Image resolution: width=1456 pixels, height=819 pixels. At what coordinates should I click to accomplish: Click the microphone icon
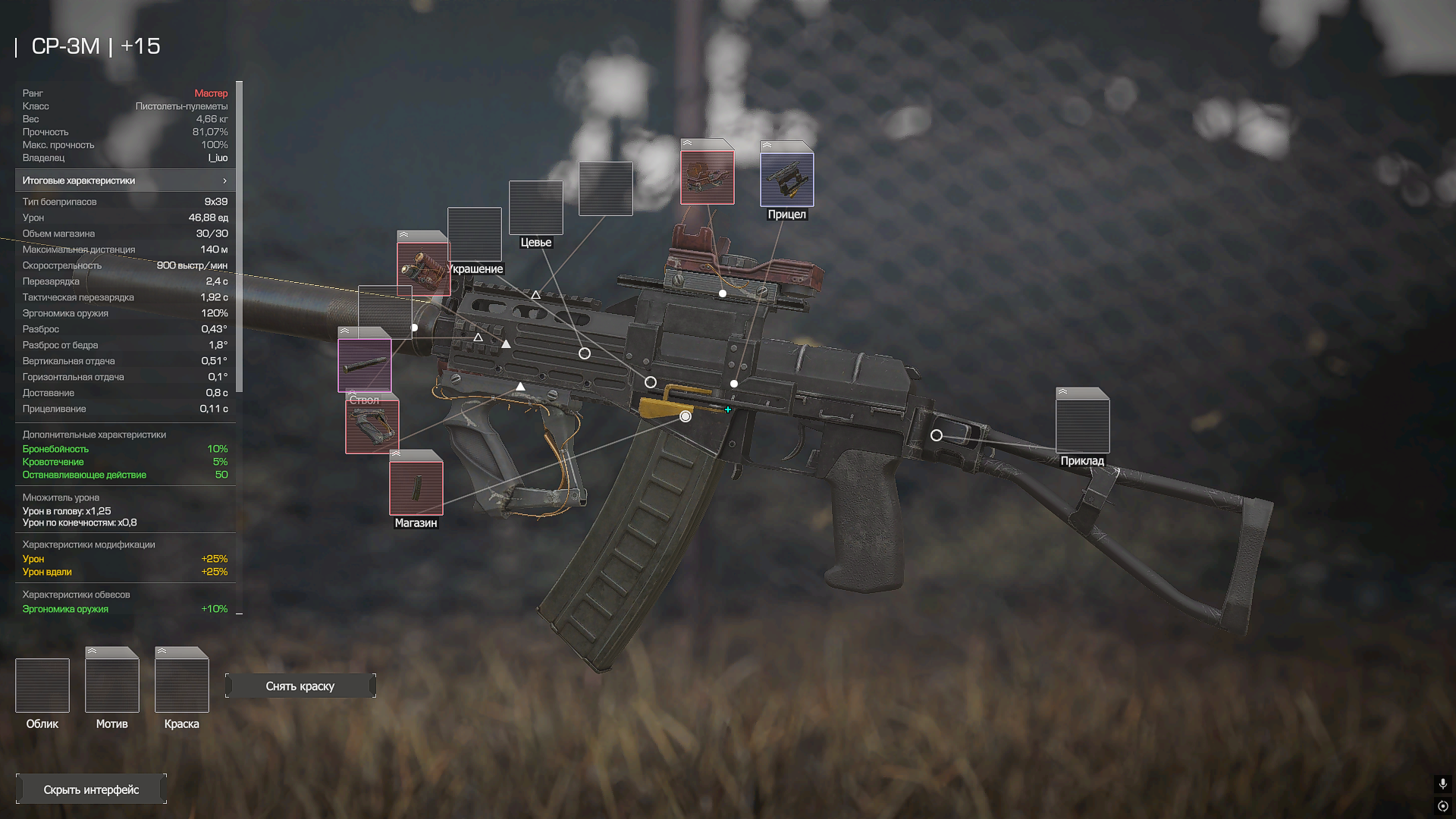(1443, 783)
